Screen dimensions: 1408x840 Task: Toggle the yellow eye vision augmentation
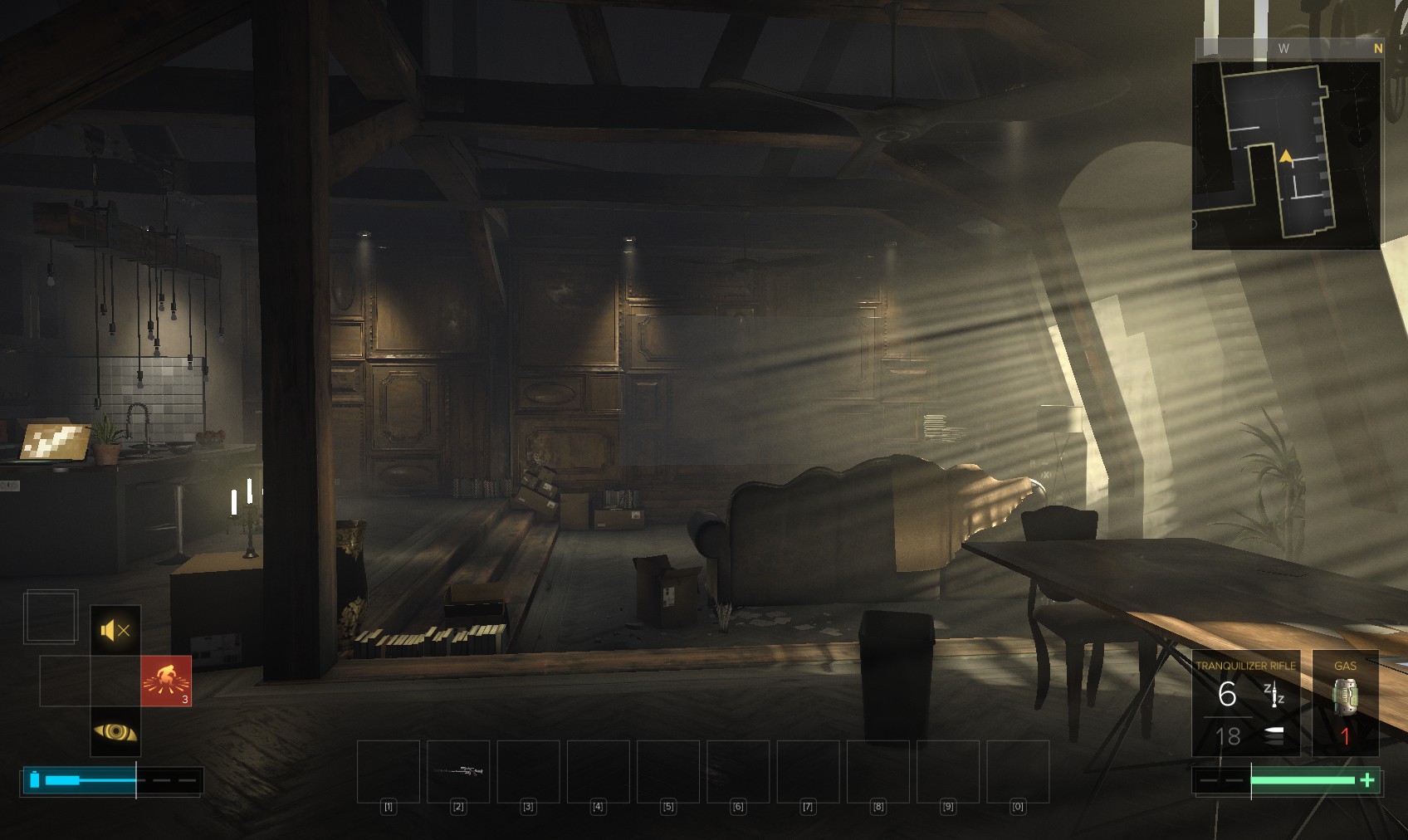115,731
